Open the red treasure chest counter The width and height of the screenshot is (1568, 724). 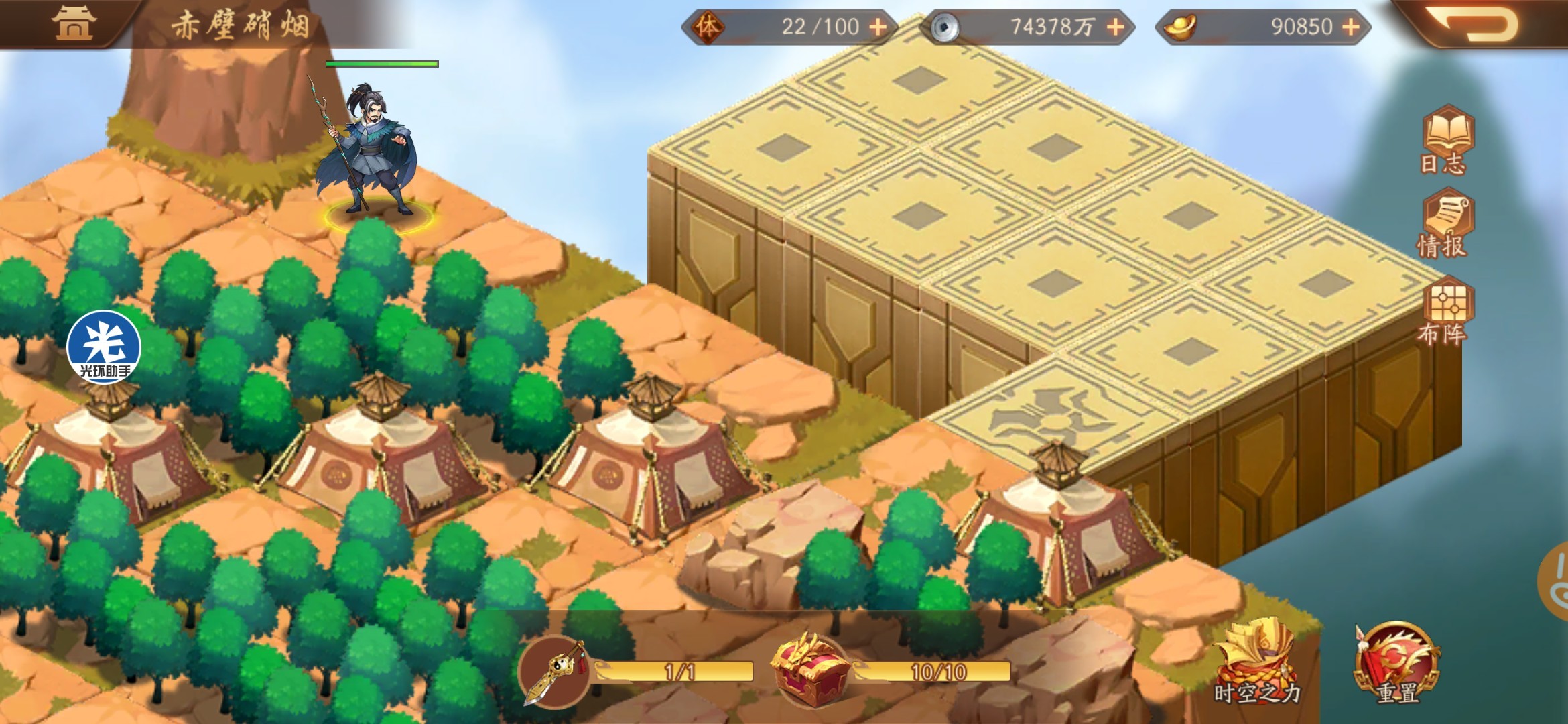tap(809, 670)
